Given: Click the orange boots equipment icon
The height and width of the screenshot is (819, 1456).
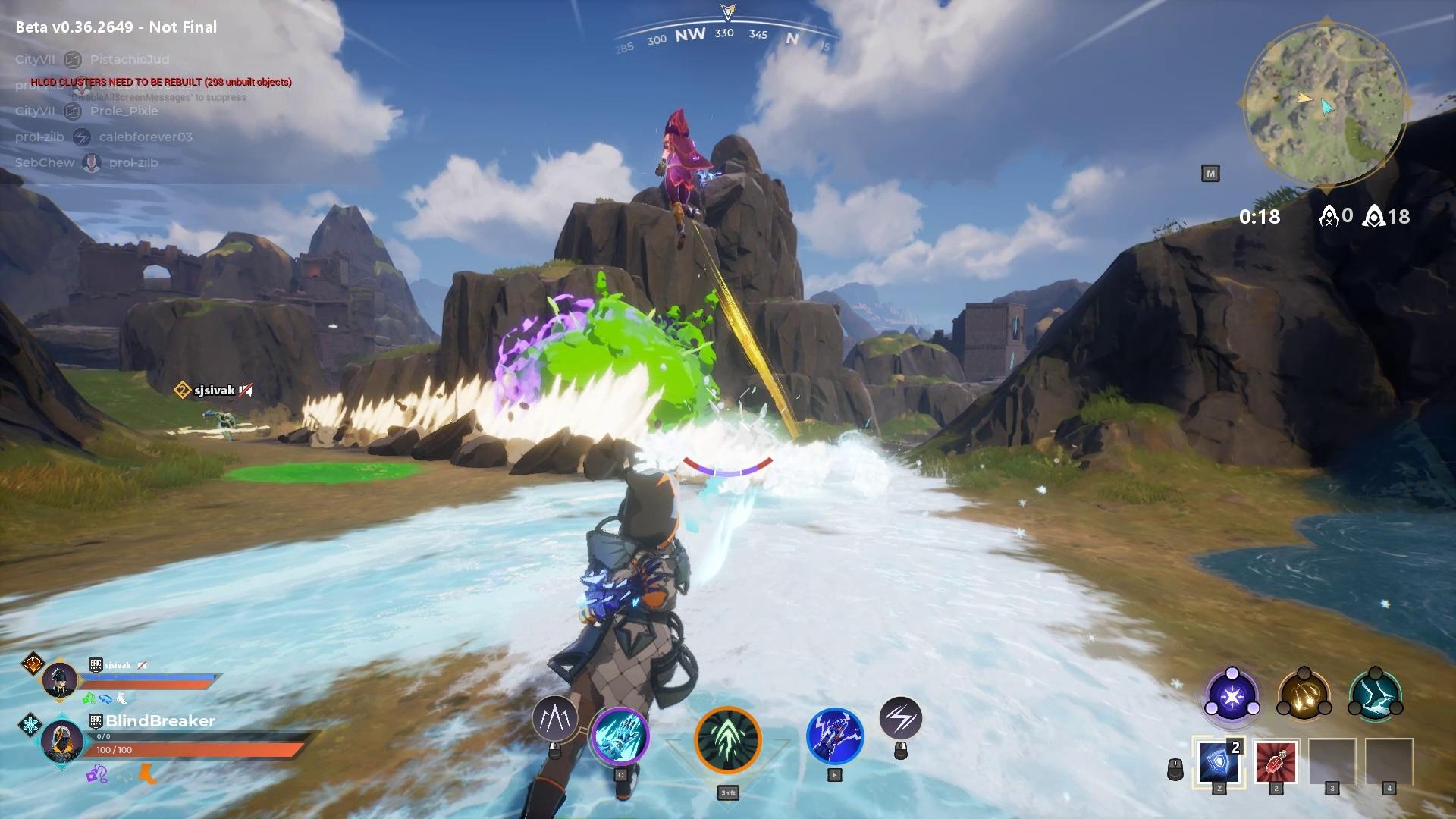Looking at the screenshot, I should coord(147,775).
